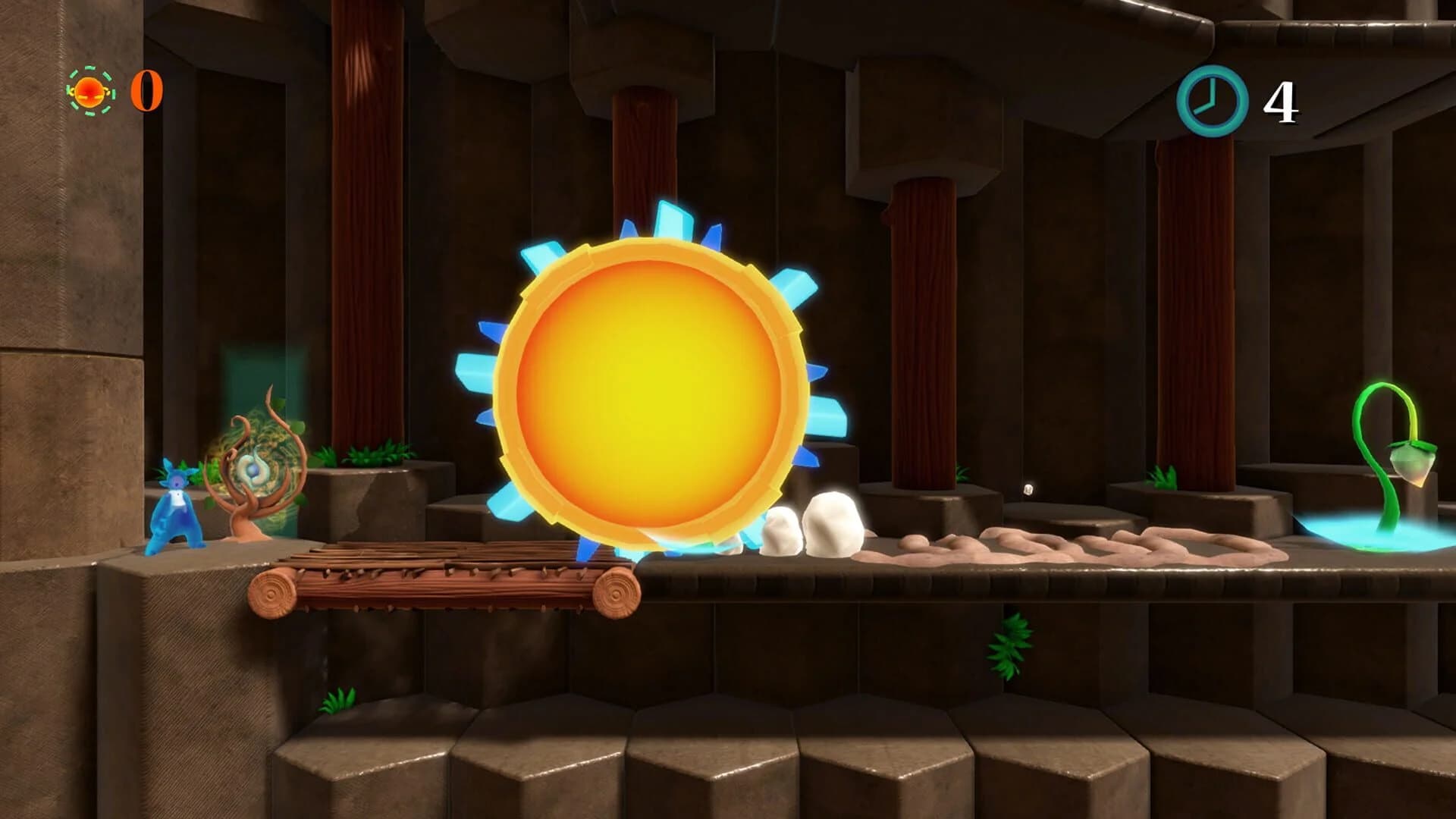Screen dimensions: 1456x819
Task: Click the smaller white rock beside the sun
Action: [781, 531]
